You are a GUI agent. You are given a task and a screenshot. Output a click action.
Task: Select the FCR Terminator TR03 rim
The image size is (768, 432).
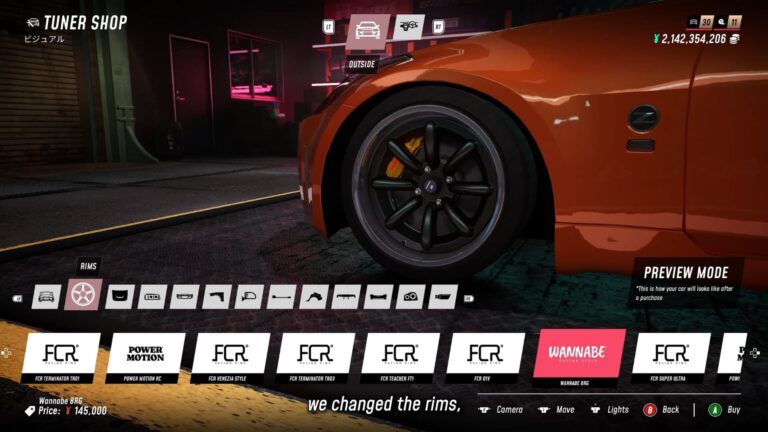point(315,354)
